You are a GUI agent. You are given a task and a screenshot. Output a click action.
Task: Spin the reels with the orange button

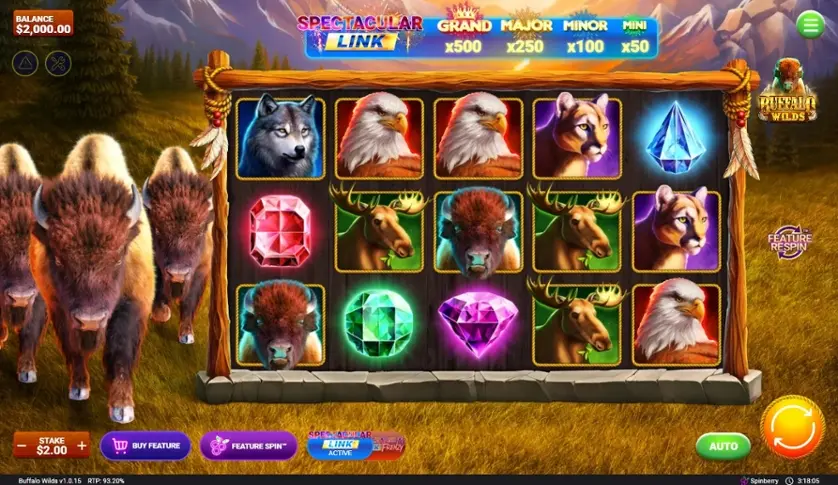pyautogui.click(x=792, y=428)
